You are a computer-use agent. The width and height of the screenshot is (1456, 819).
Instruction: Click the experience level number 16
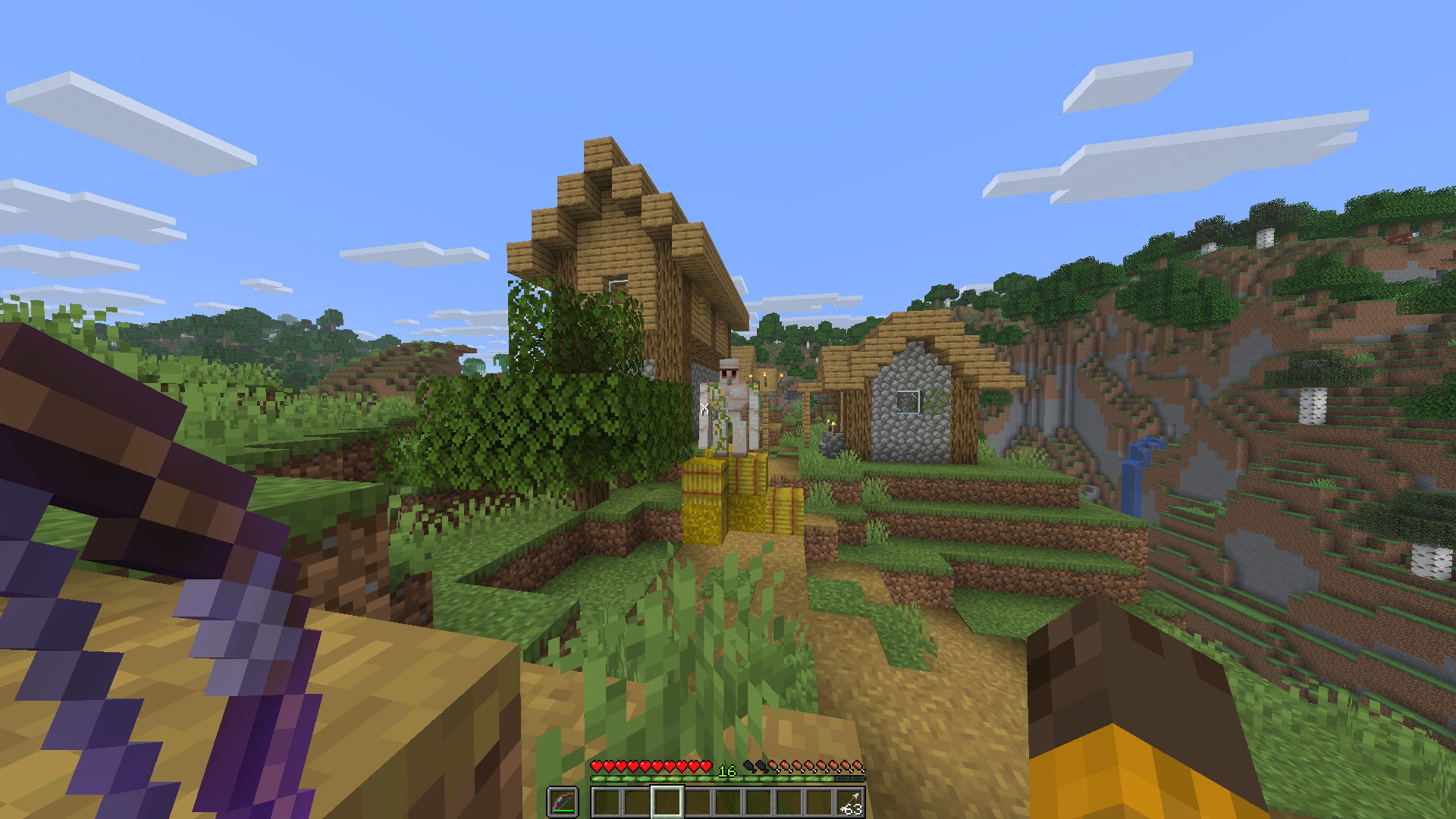pyautogui.click(x=726, y=771)
